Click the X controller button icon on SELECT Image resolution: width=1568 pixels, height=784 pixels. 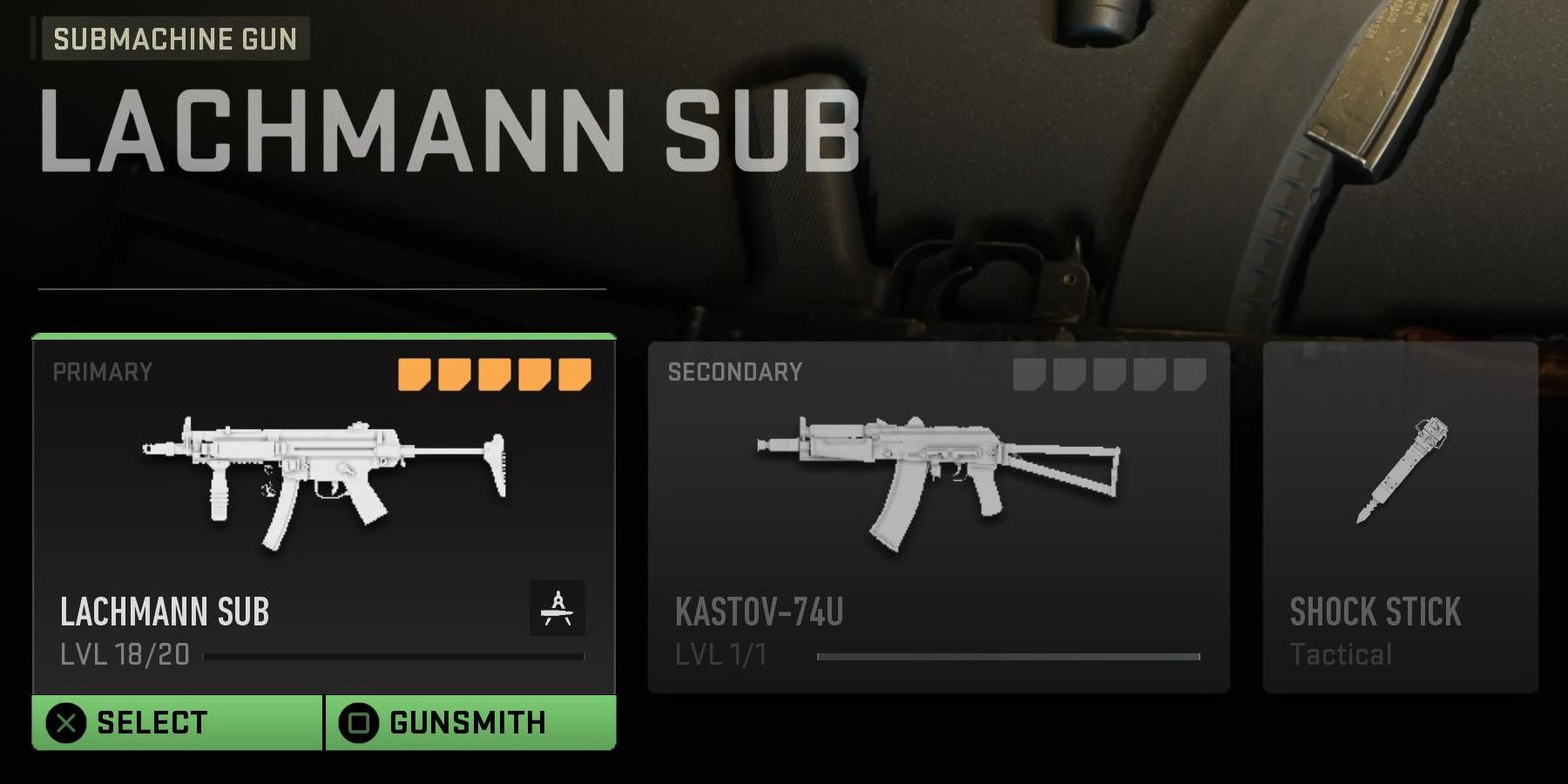coord(65,721)
